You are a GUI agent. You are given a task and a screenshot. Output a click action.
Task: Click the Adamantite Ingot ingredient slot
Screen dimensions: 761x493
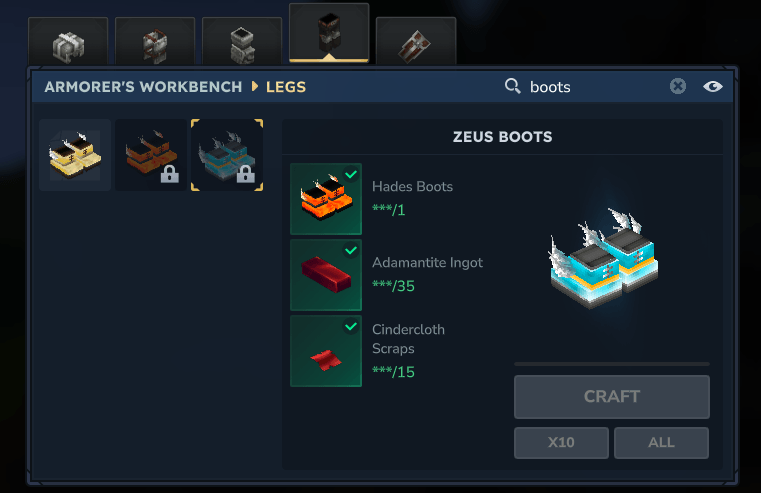[326, 275]
